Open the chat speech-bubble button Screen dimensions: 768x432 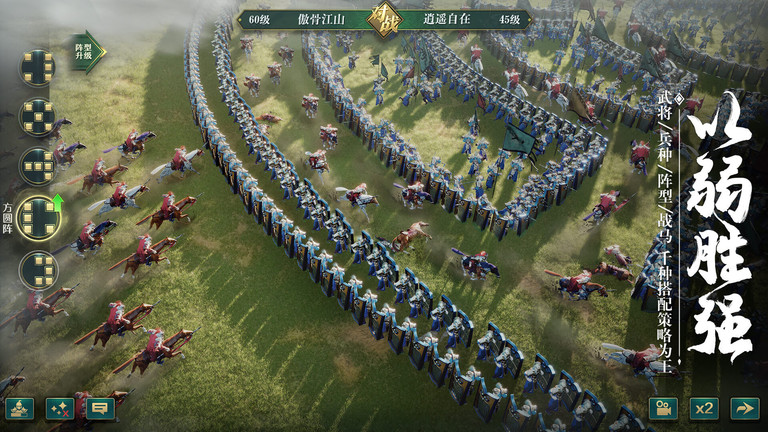point(100,408)
